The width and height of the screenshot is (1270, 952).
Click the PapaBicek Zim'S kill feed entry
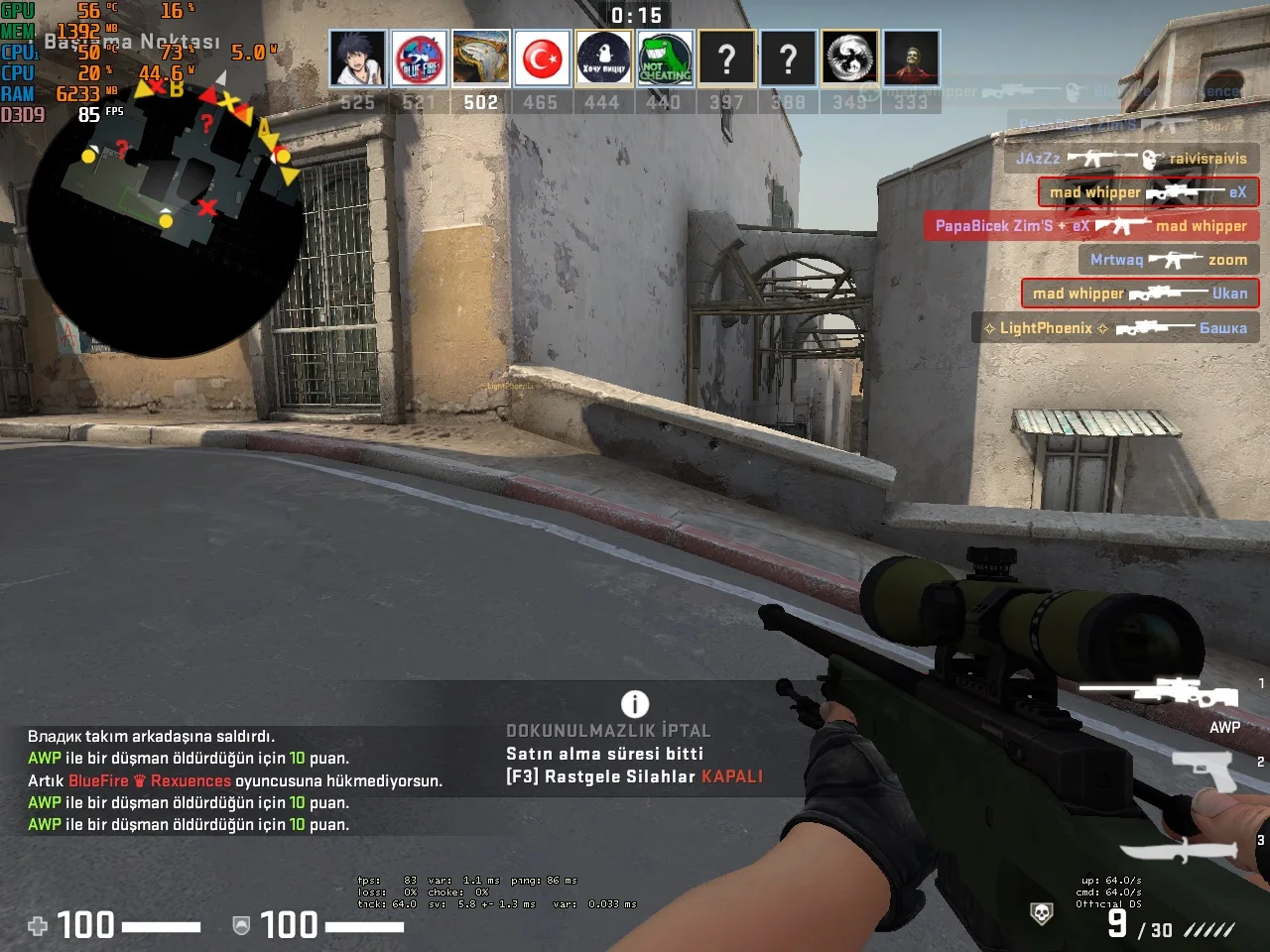1090,226
